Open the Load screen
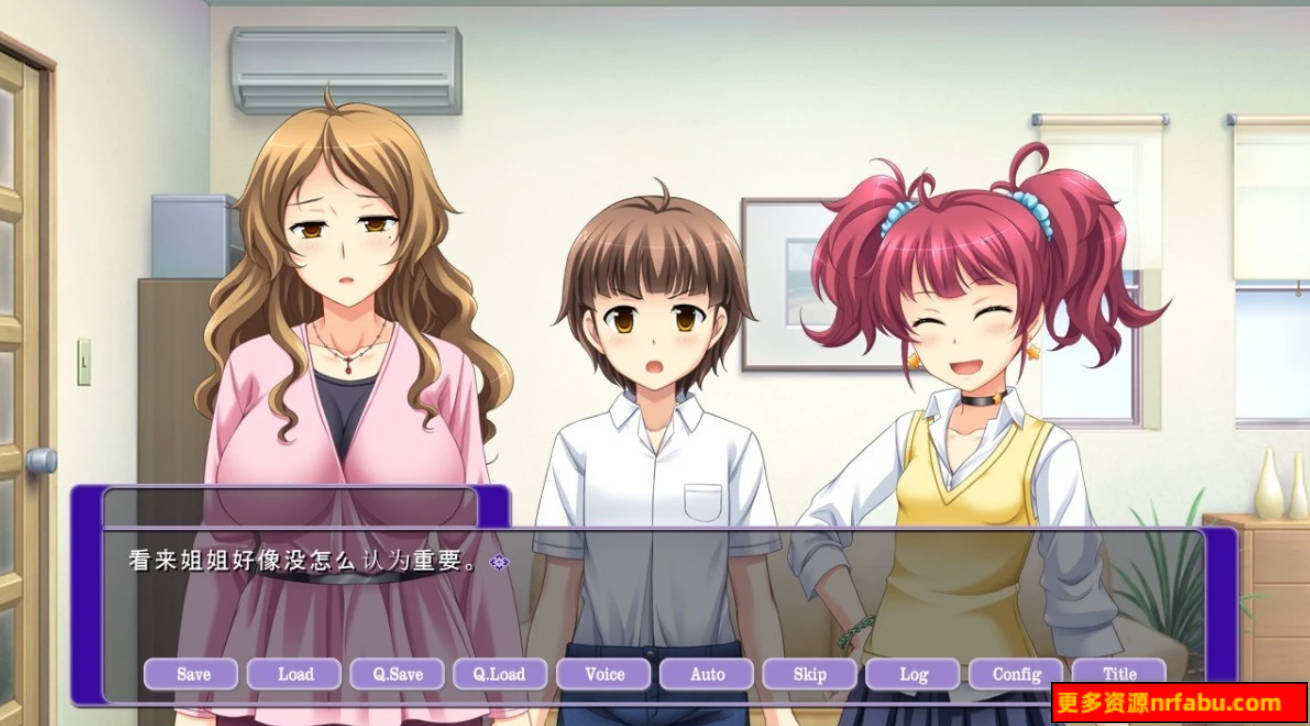Screen dimensions: 1310x726 [x=296, y=674]
